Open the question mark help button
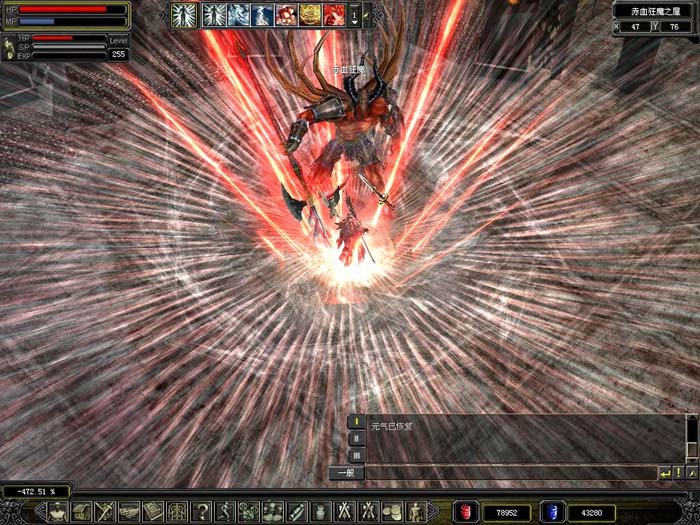The width and height of the screenshot is (700, 525). 202,511
